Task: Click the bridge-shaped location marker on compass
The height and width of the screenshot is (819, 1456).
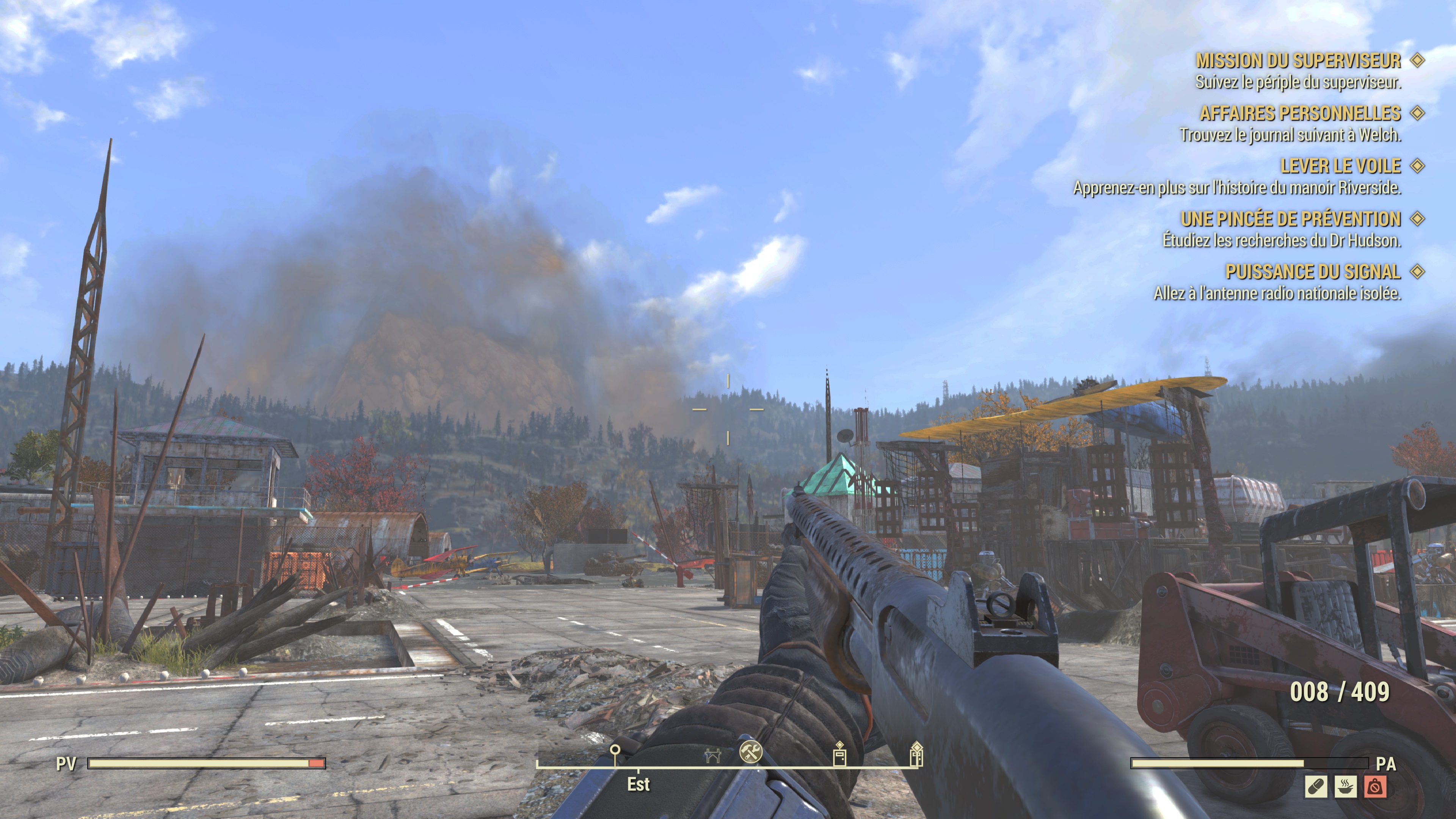Action: (712, 755)
